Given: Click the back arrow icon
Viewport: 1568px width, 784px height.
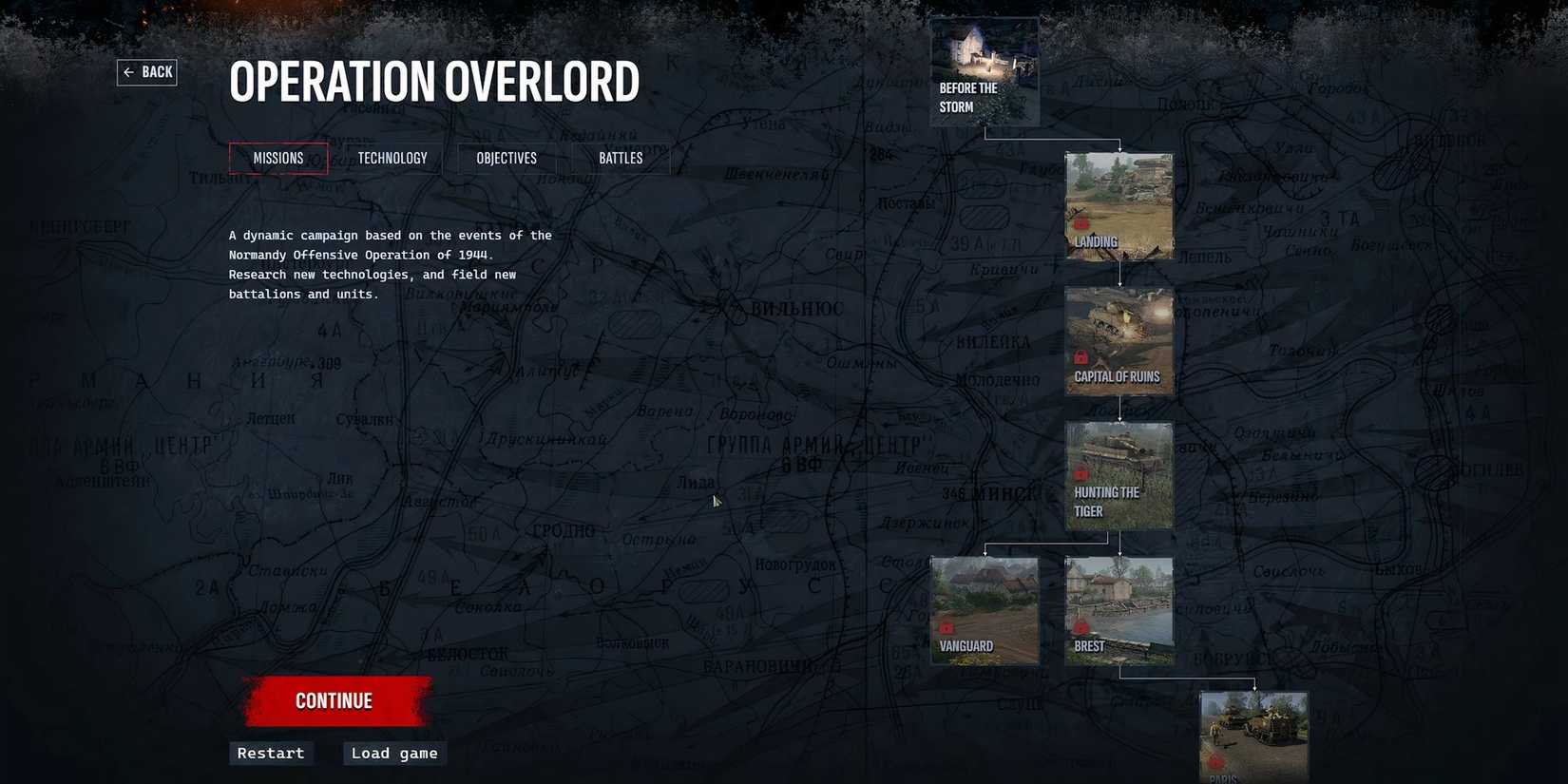Looking at the screenshot, I should click(x=129, y=71).
